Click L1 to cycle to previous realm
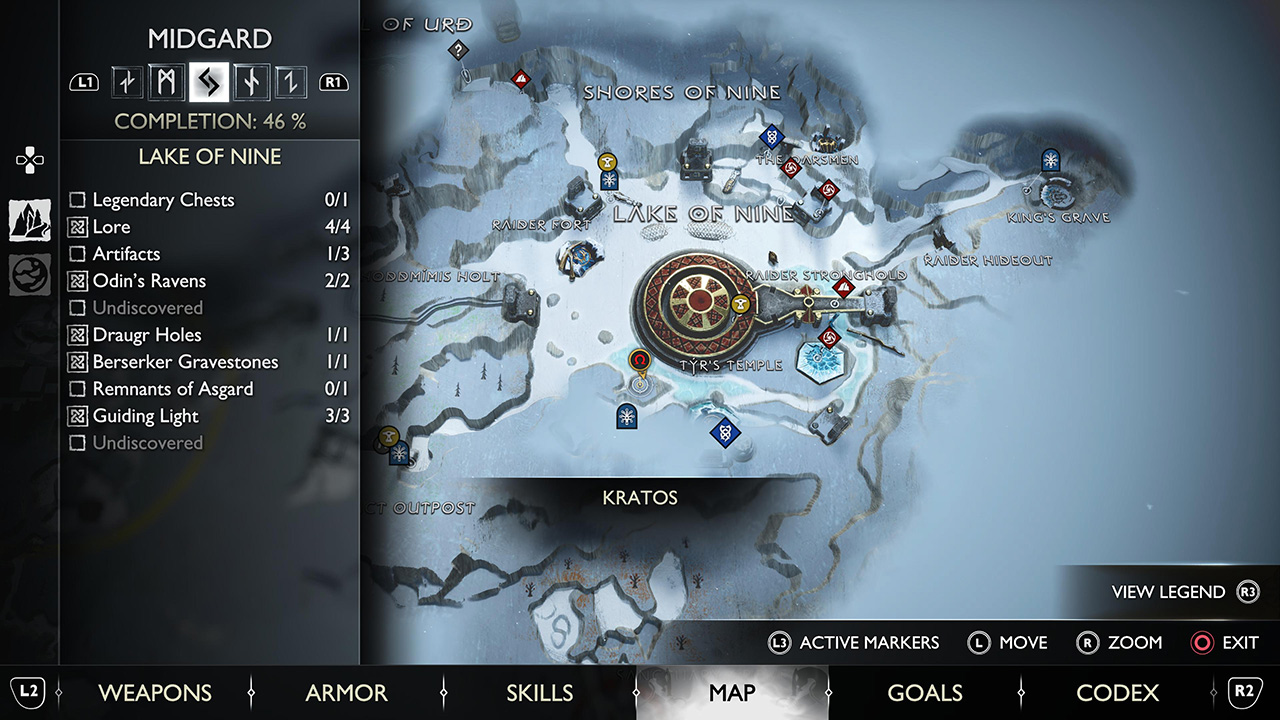This screenshot has height=720, width=1280. point(84,81)
